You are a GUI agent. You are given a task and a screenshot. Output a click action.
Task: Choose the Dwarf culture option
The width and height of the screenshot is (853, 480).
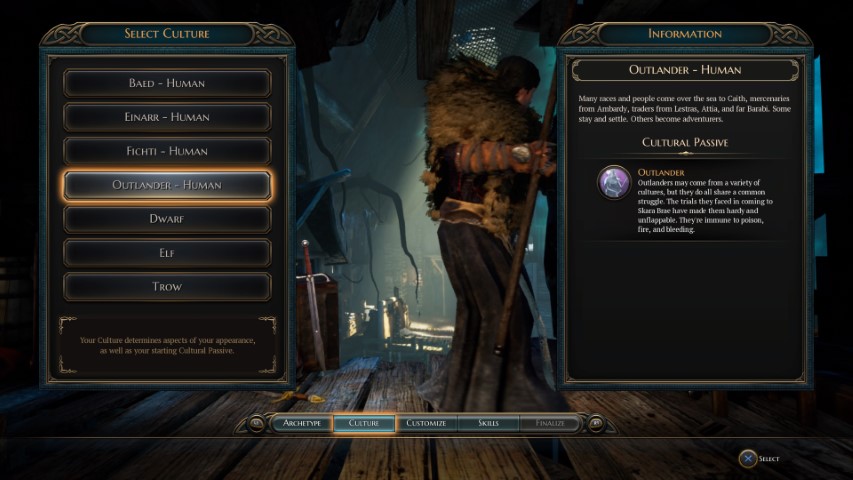point(167,218)
